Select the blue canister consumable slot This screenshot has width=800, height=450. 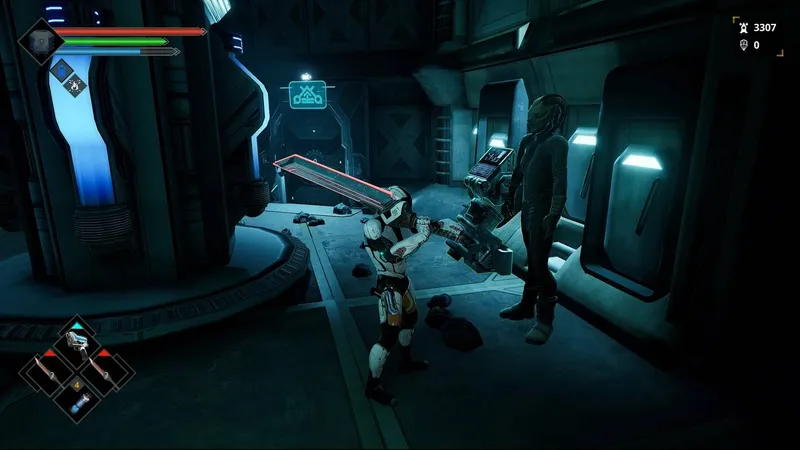coord(77,402)
